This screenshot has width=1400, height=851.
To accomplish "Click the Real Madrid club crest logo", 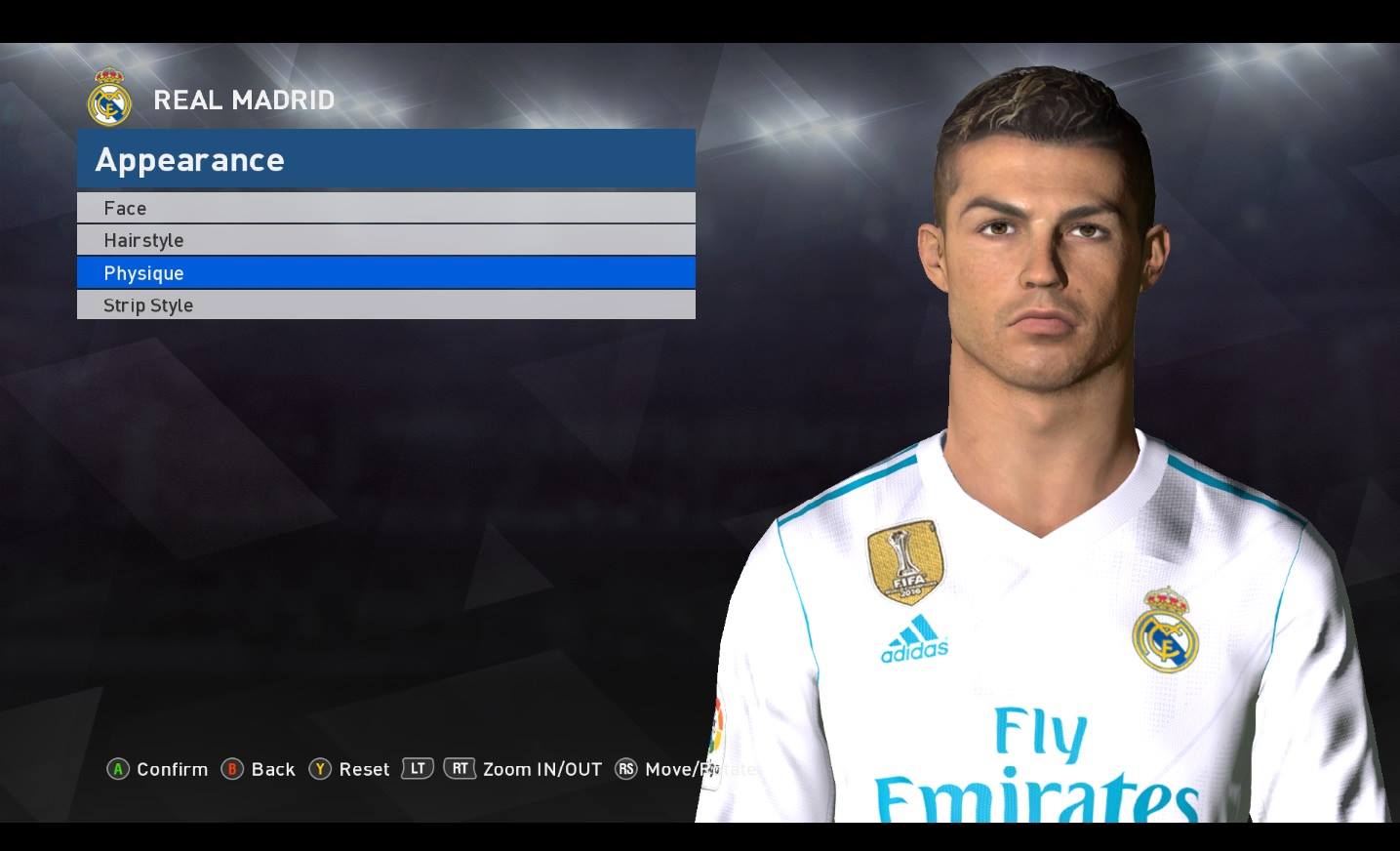I will point(108,99).
